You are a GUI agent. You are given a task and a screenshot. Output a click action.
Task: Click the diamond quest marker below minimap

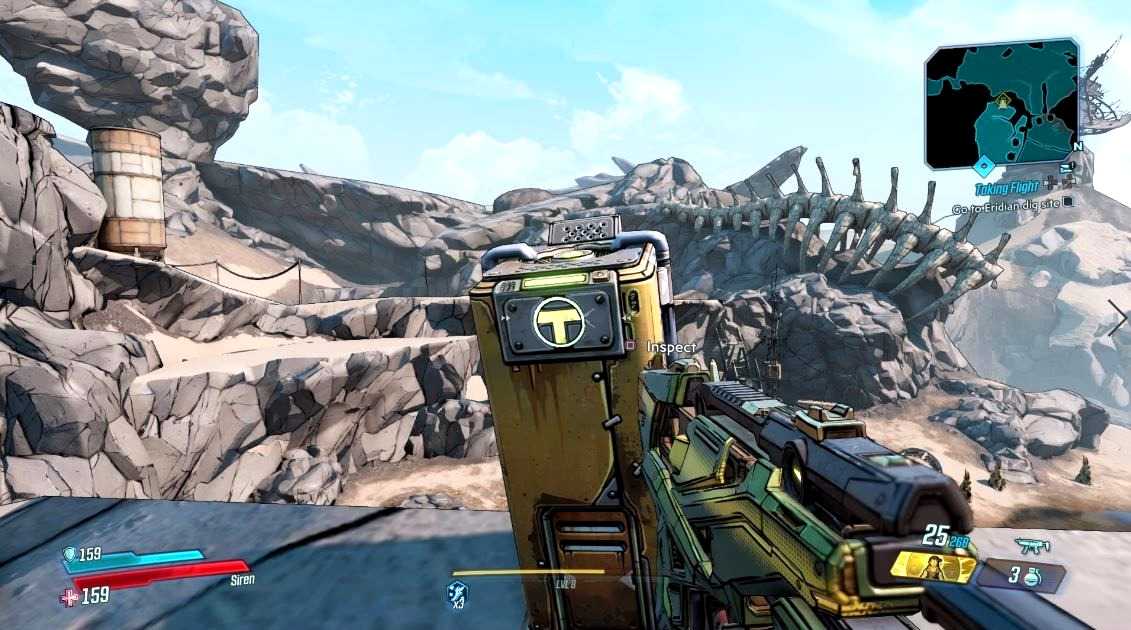coord(984,168)
